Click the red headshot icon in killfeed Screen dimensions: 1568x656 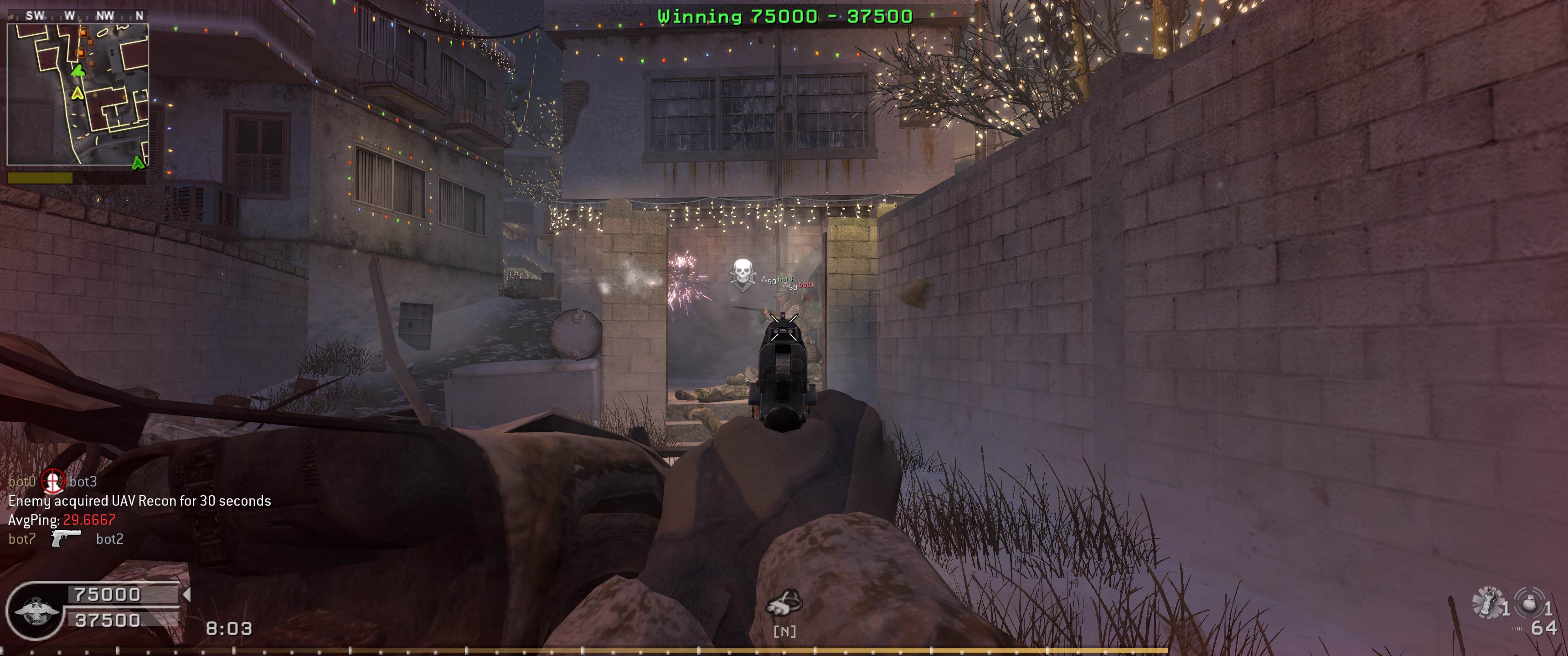(x=52, y=482)
